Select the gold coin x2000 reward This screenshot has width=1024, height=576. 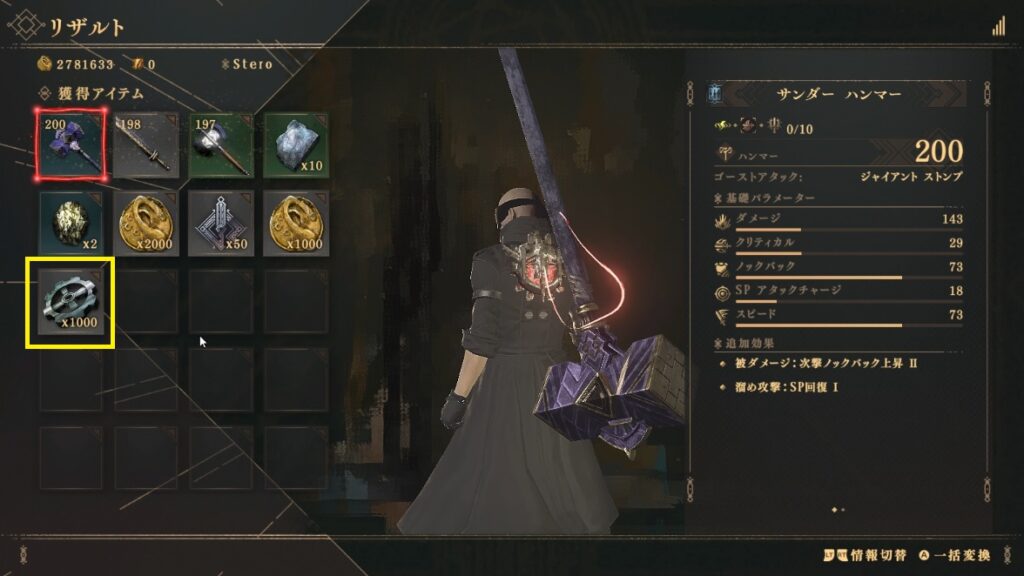pyautogui.click(x=145, y=221)
